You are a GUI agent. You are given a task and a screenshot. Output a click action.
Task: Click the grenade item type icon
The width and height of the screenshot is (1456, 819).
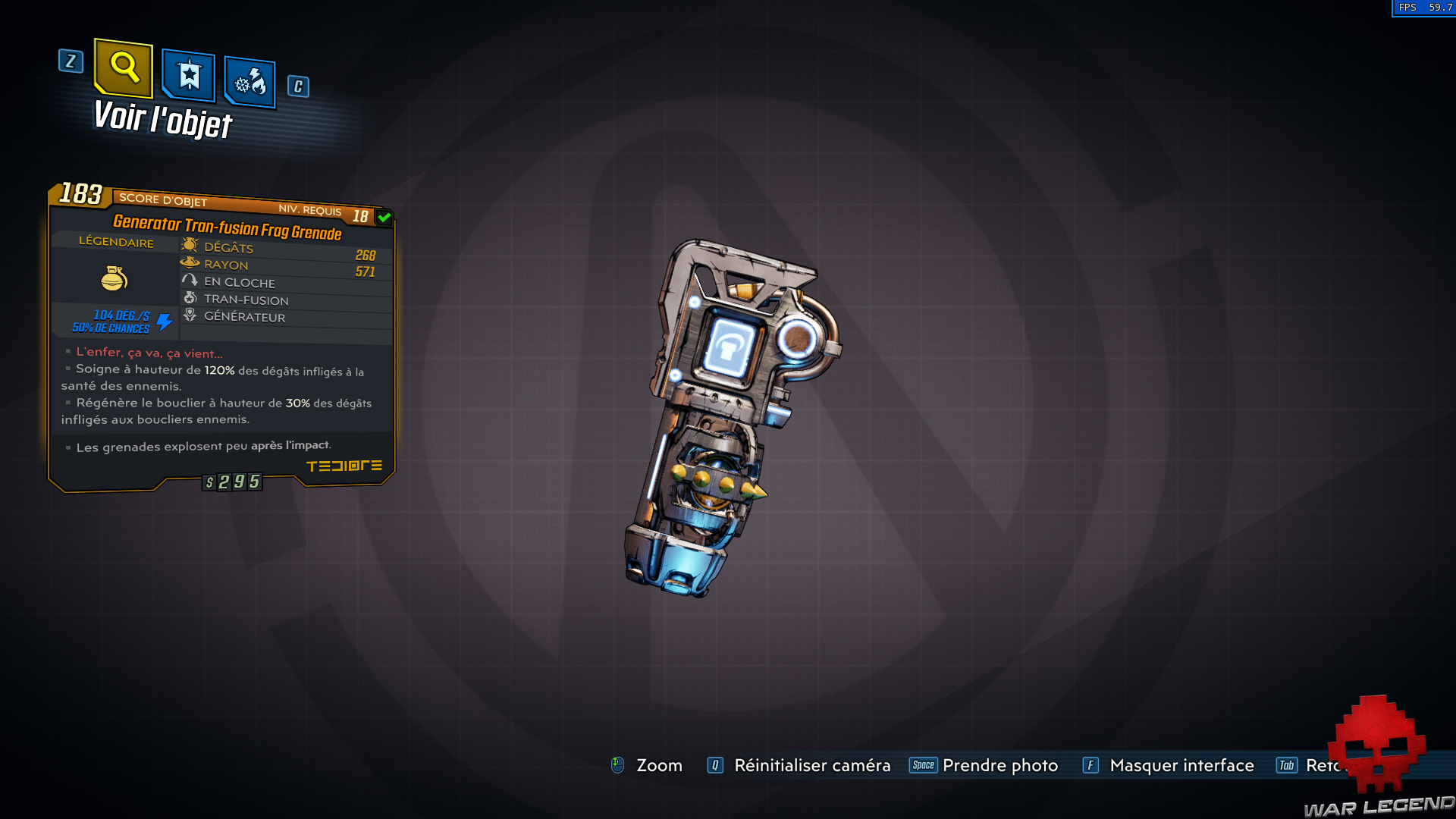point(115,279)
